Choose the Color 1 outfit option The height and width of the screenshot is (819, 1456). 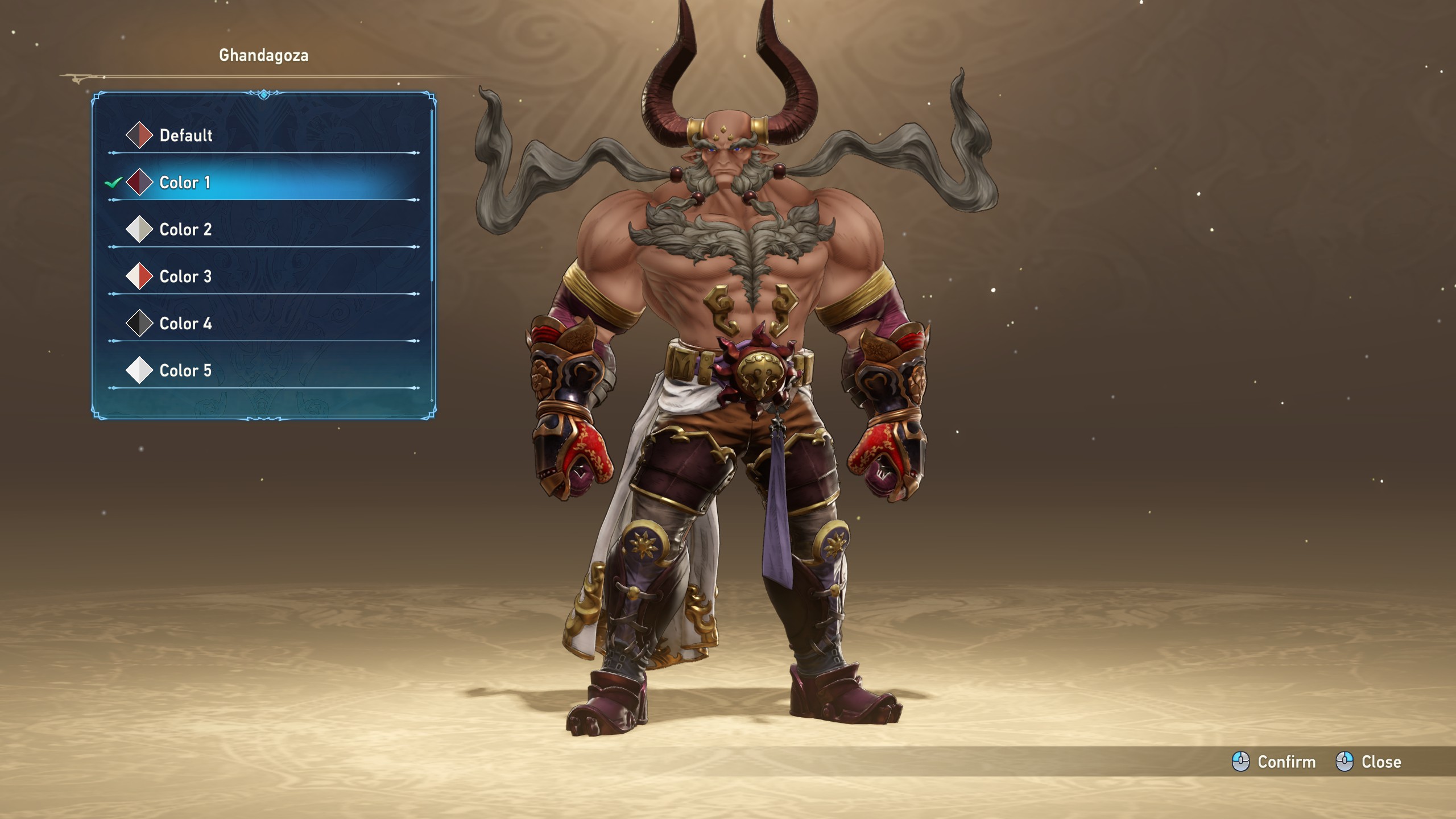[x=185, y=183]
